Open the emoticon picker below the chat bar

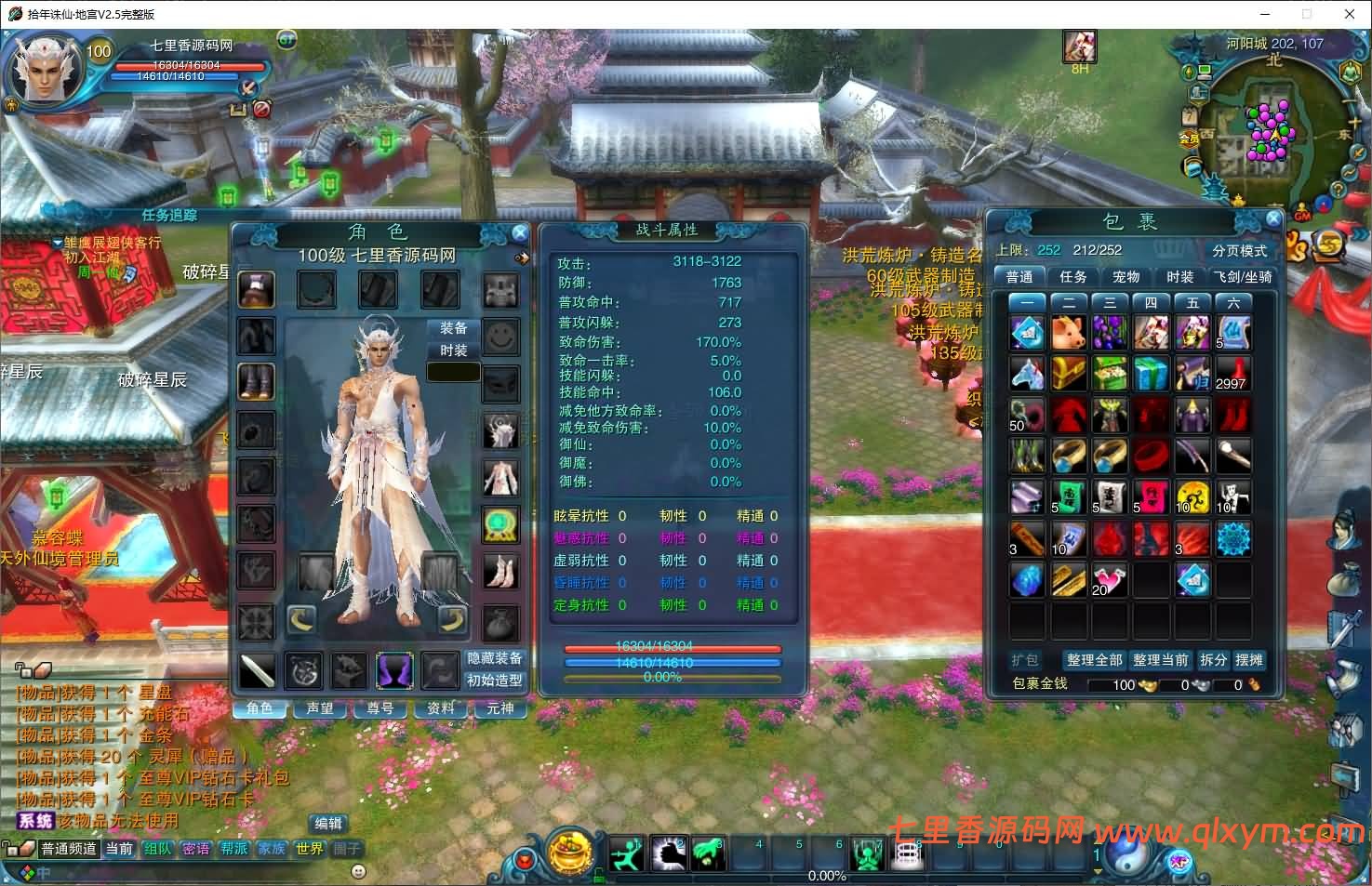click(x=358, y=871)
